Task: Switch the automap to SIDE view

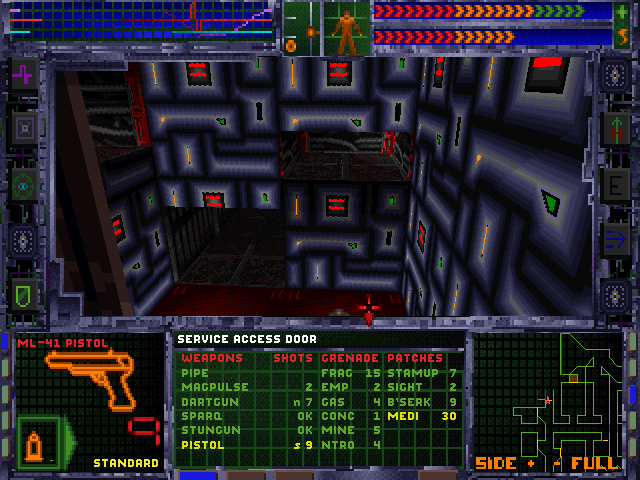Action: point(495,464)
